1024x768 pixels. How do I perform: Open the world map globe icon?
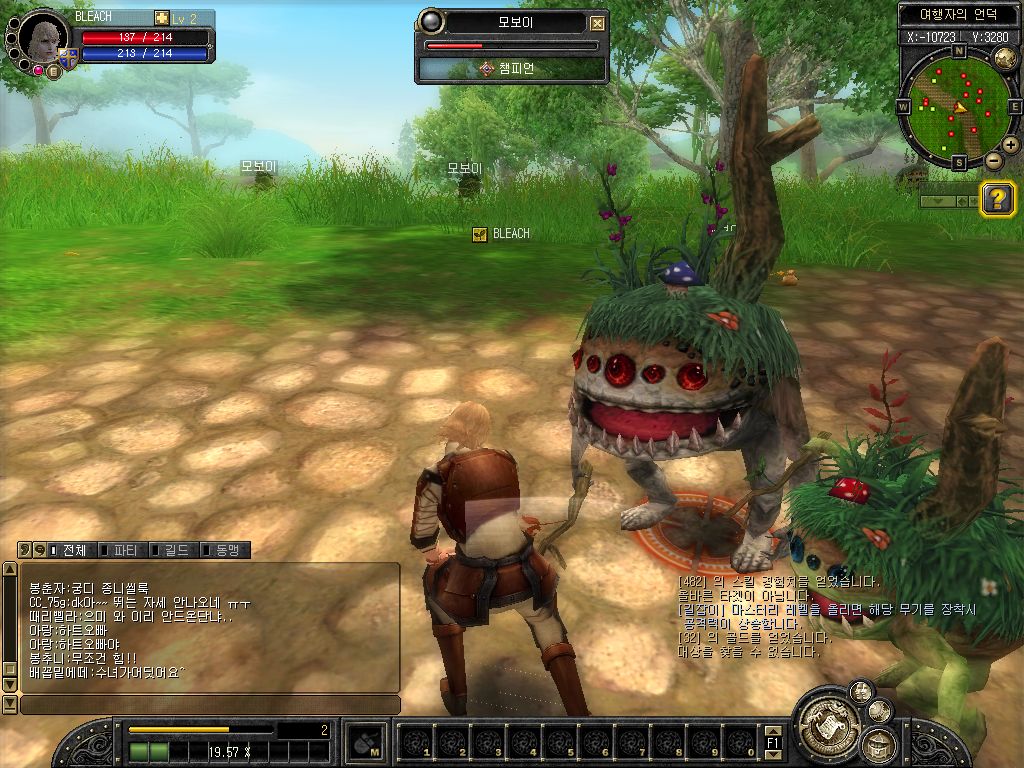1006,57
